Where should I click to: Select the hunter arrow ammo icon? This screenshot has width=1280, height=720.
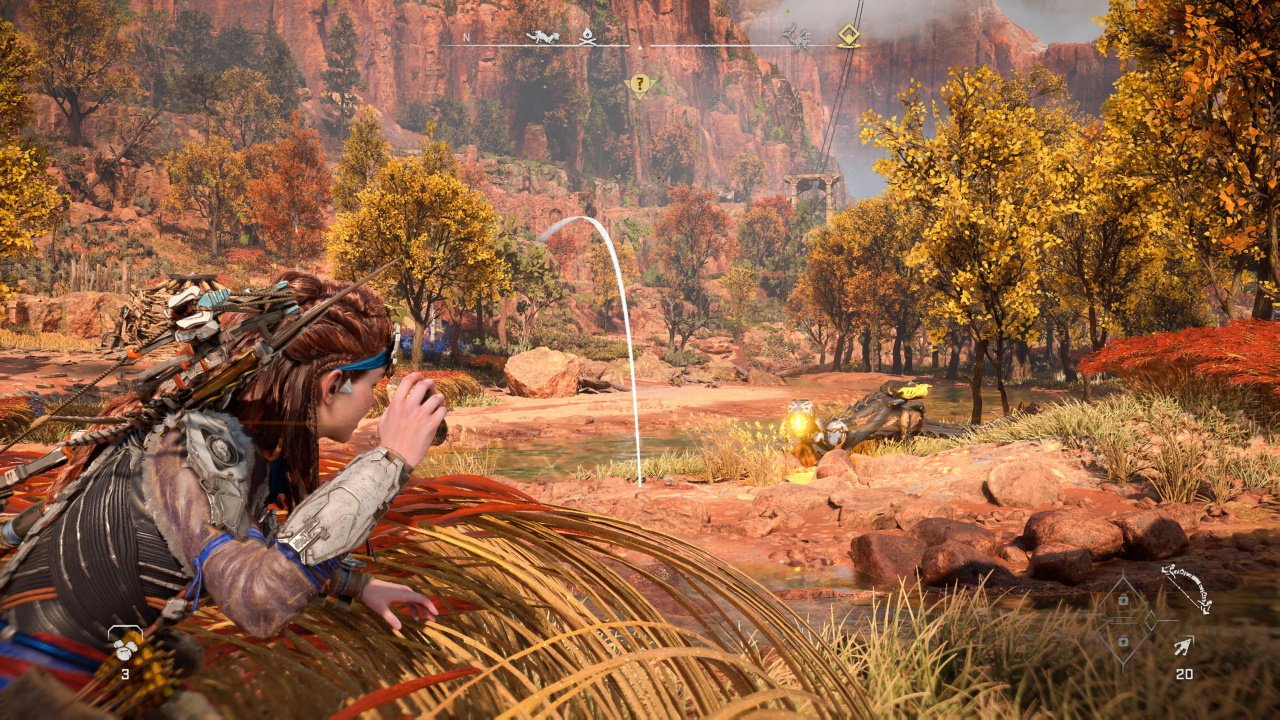pos(1183,646)
